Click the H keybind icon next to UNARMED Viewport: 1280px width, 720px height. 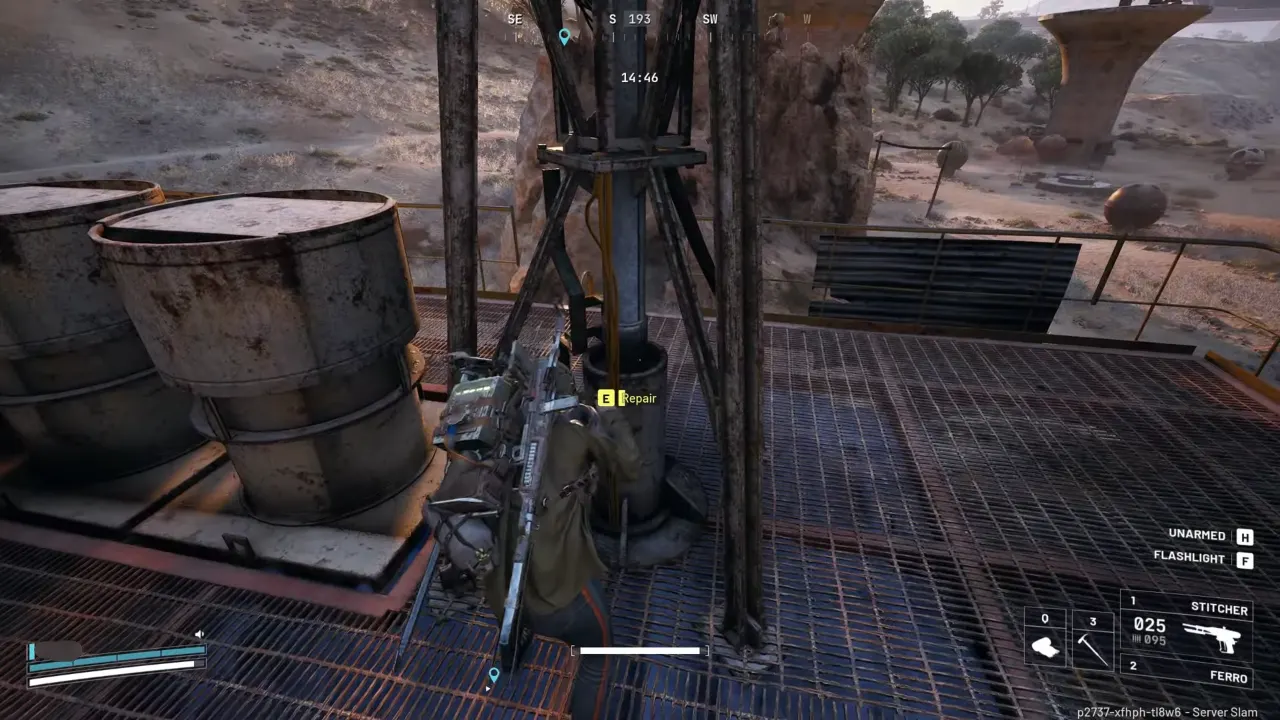1244,537
